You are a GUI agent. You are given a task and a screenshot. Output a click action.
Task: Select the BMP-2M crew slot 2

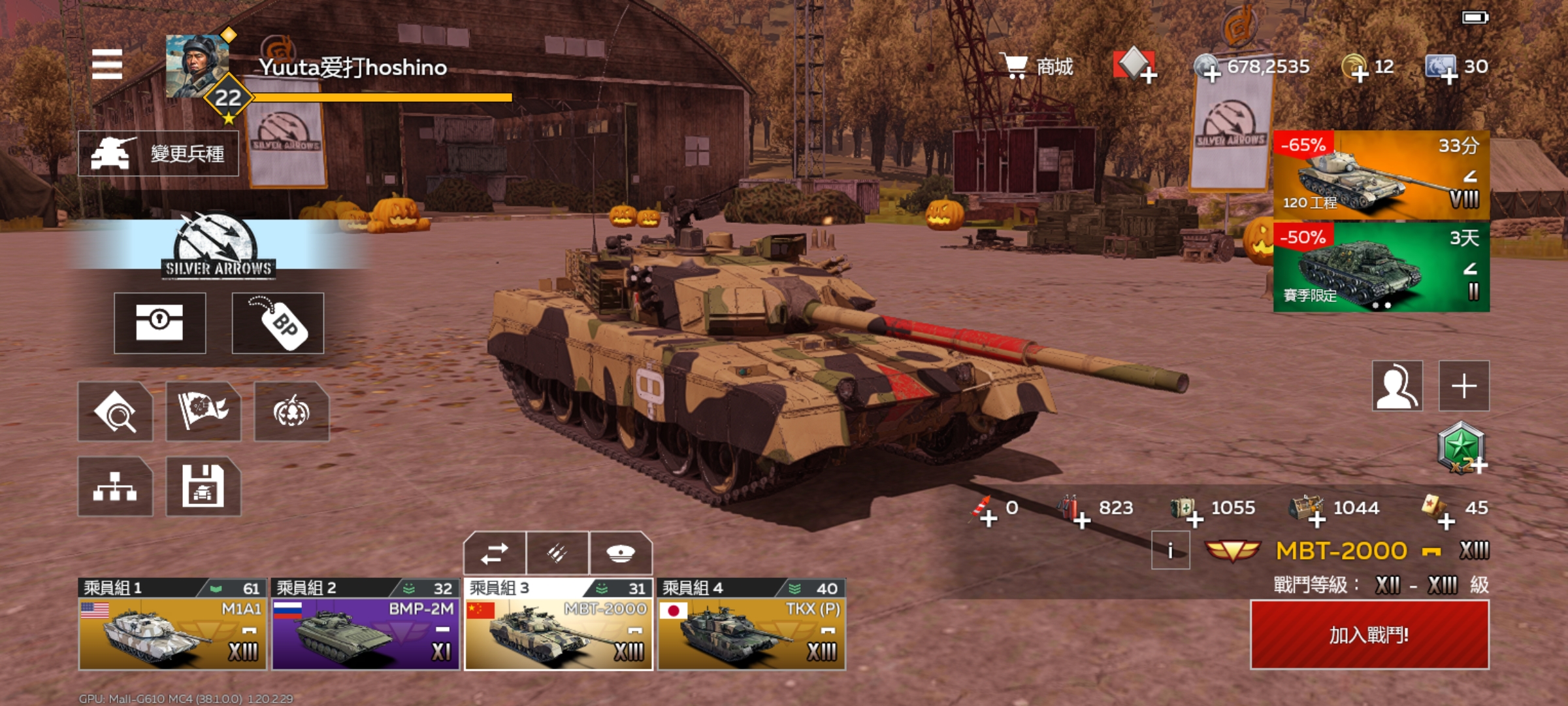[366, 626]
